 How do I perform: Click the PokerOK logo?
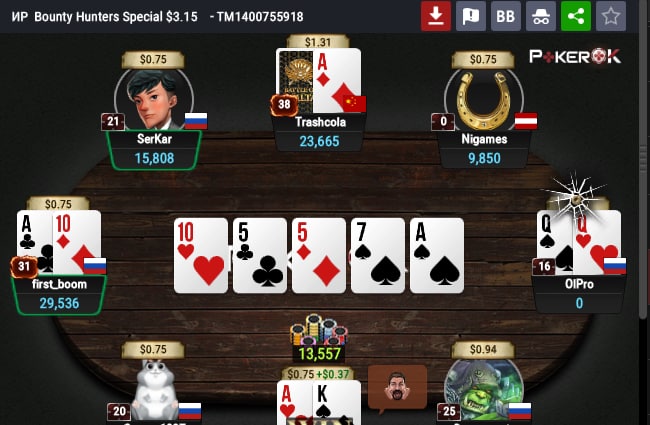coord(575,57)
